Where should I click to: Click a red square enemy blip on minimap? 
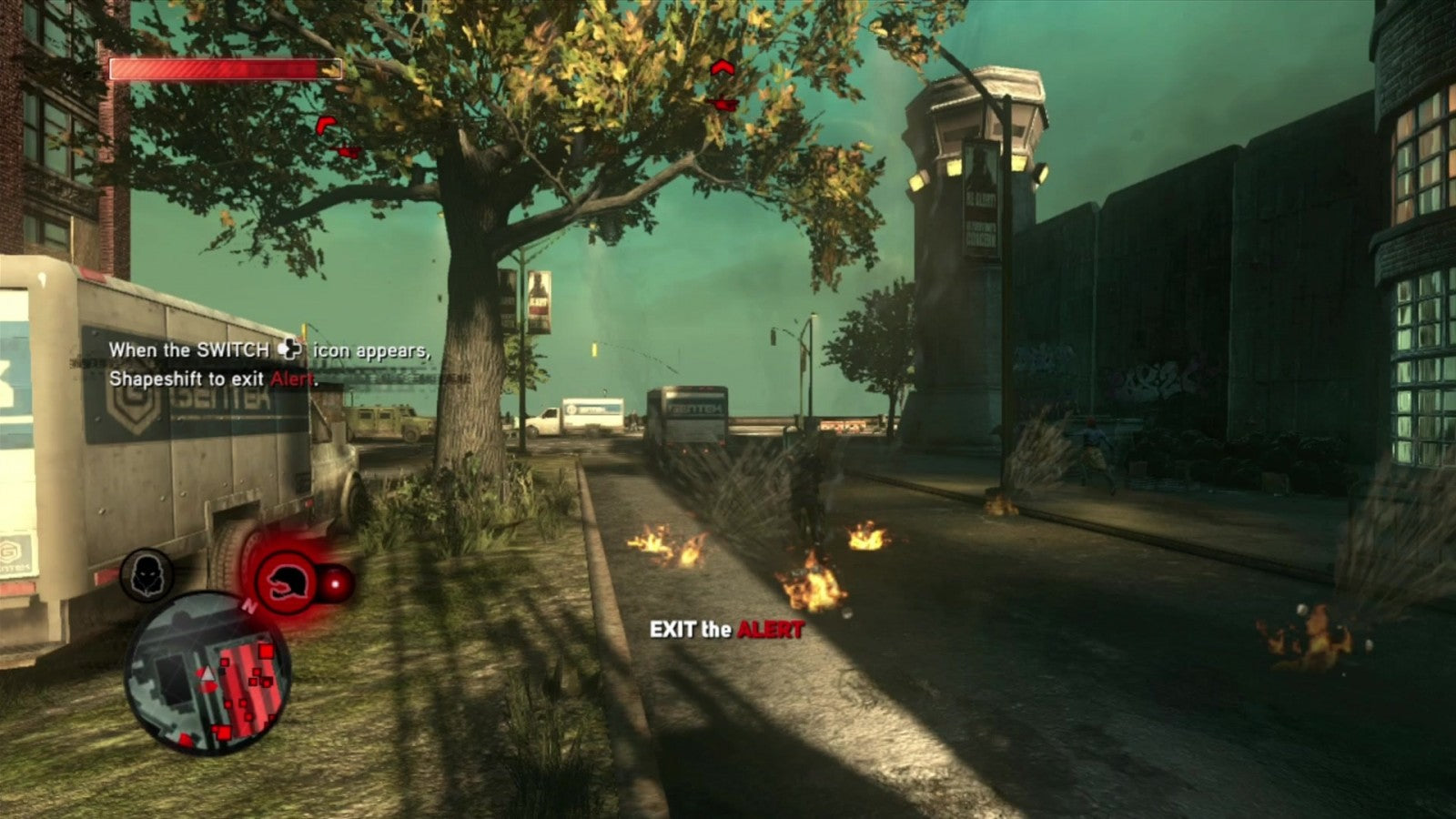click(267, 651)
